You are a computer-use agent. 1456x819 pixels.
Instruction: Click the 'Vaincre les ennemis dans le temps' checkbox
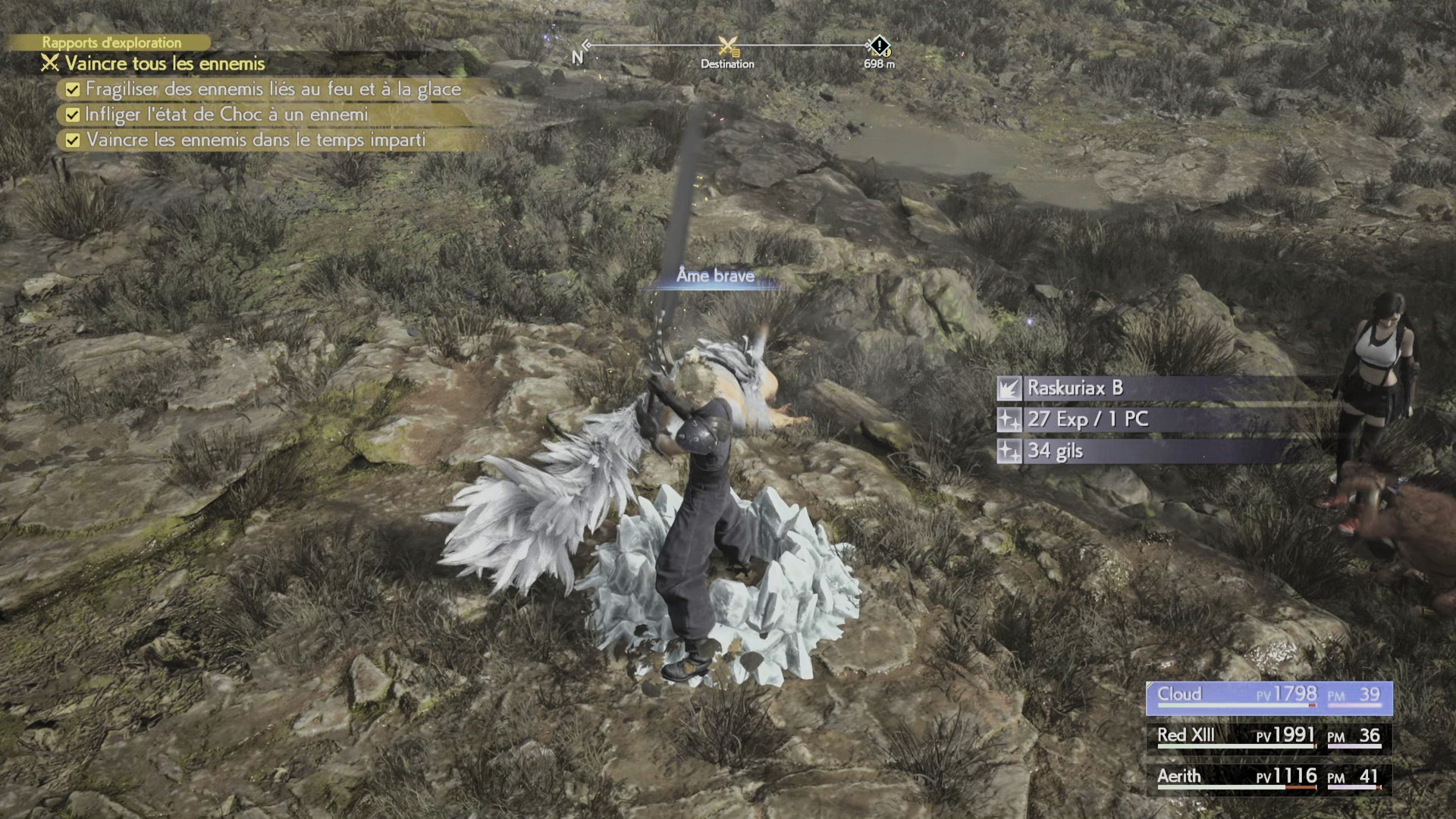[73, 140]
